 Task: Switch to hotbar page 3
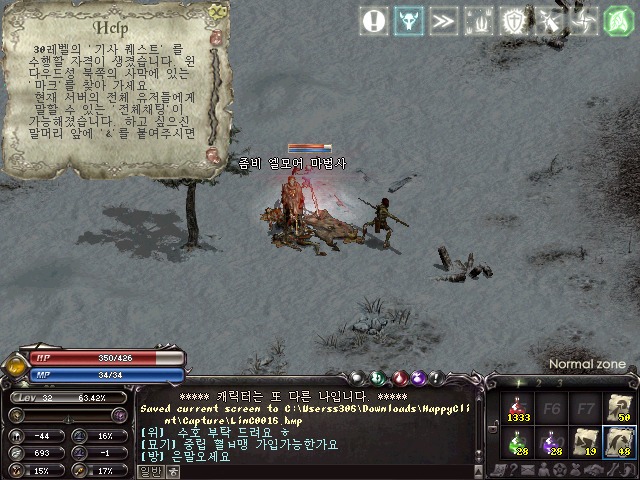point(560,382)
